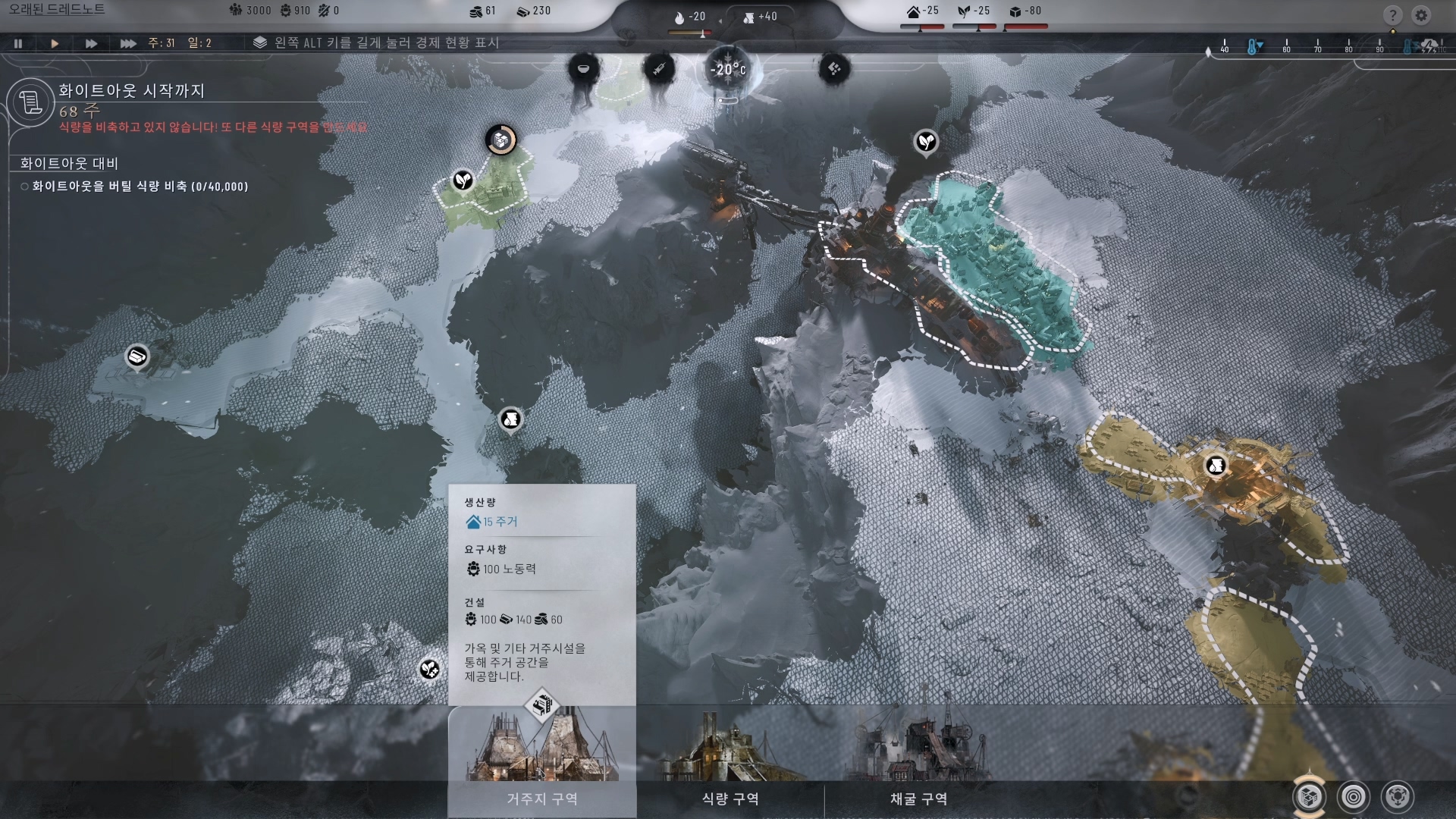Choose the 식량 구역 food district tab
This screenshot has width=1456, height=819.
click(x=730, y=799)
